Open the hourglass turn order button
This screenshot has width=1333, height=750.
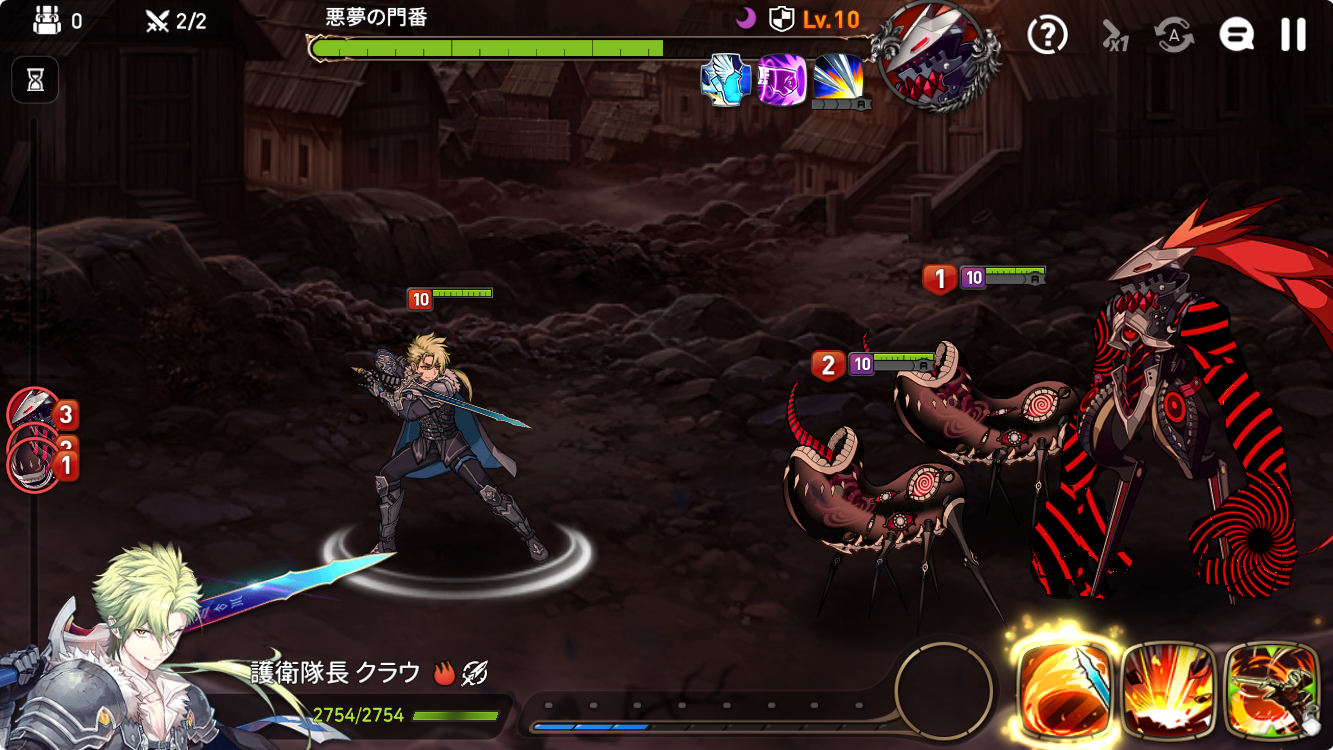(35, 80)
